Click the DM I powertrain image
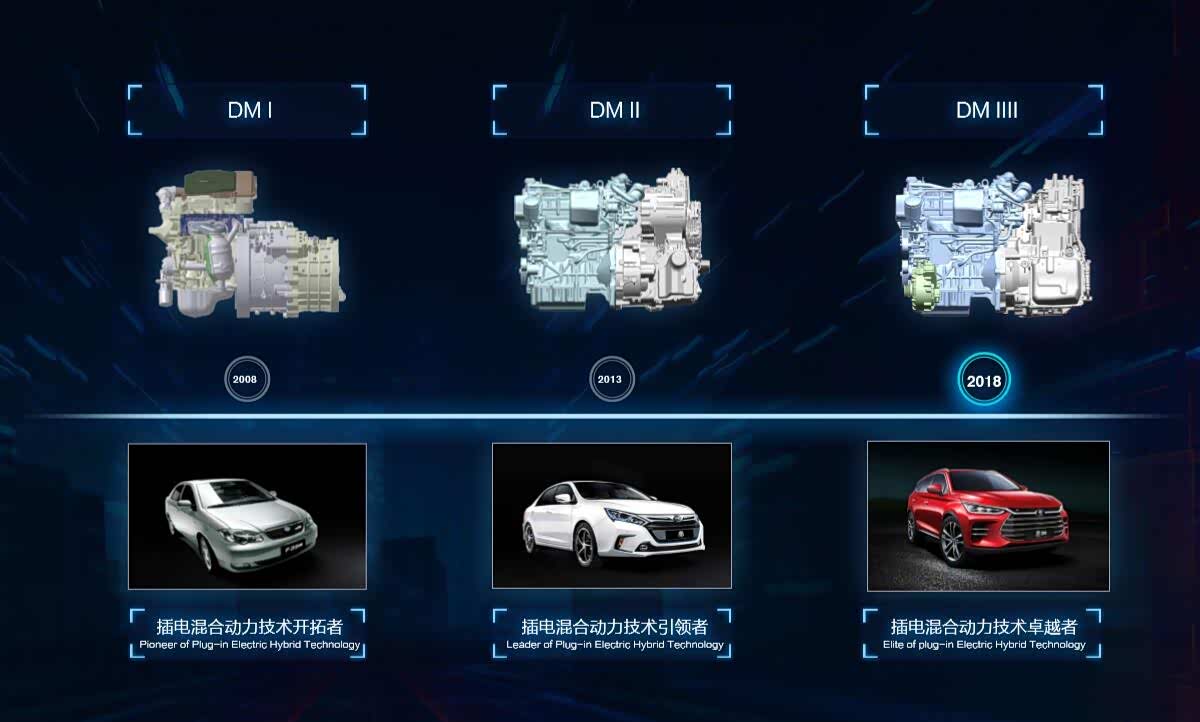The image size is (1200, 722). click(247, 245)
